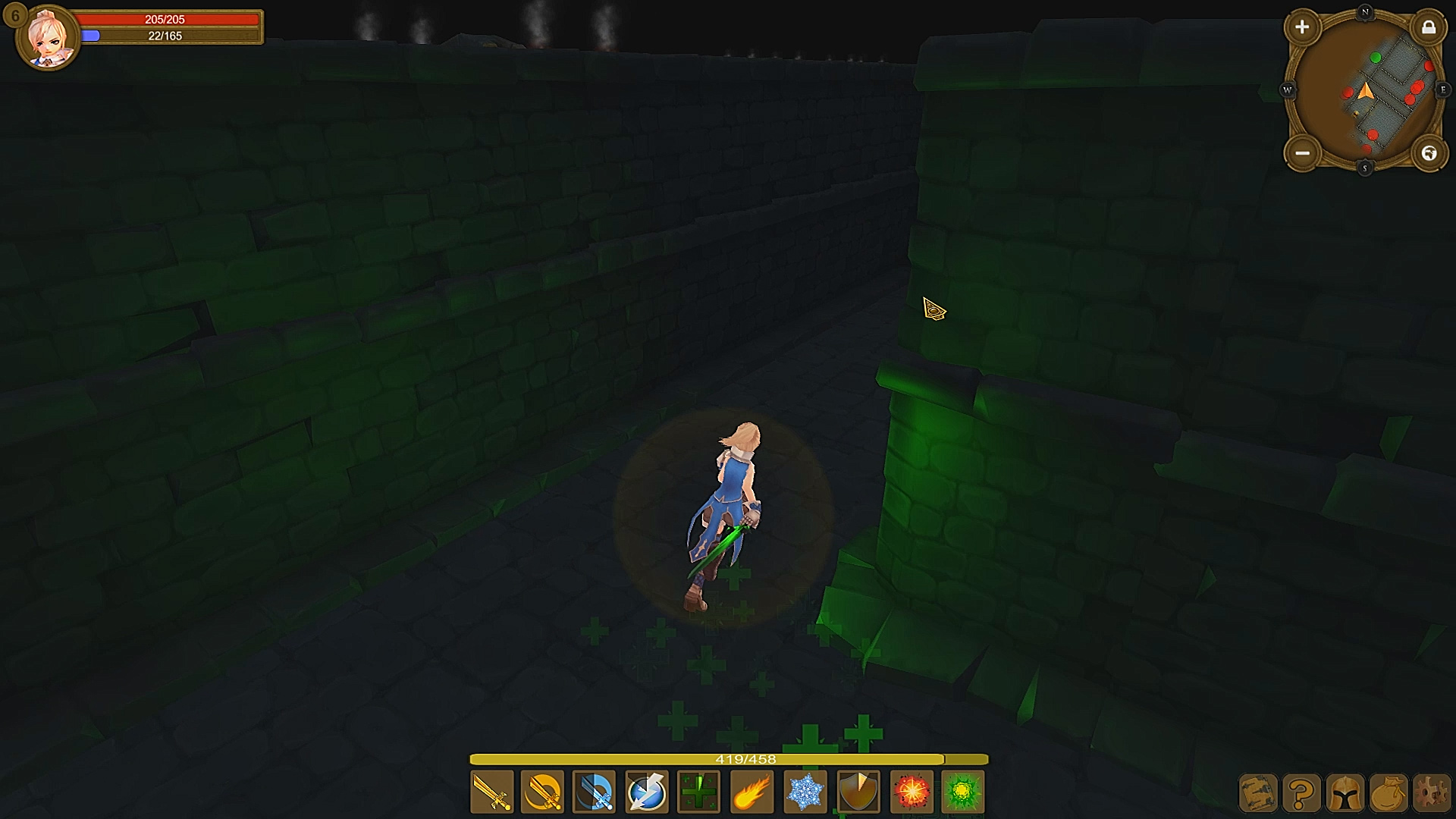Trigger the red explosion skill
The image size is (1456, 819).
pyautogui.click(x=911, y=791)
